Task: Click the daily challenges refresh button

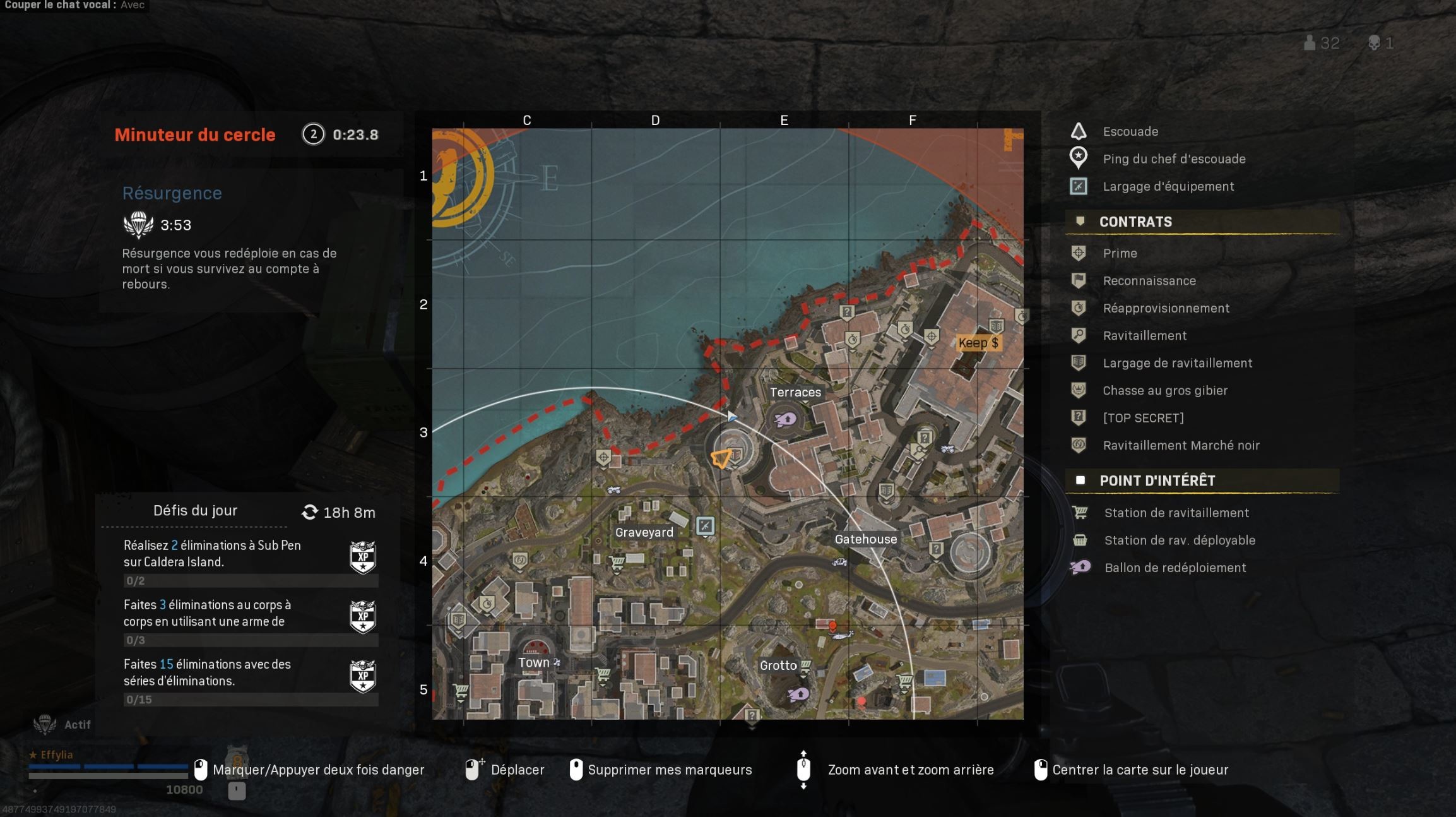Action: point(310,512)
